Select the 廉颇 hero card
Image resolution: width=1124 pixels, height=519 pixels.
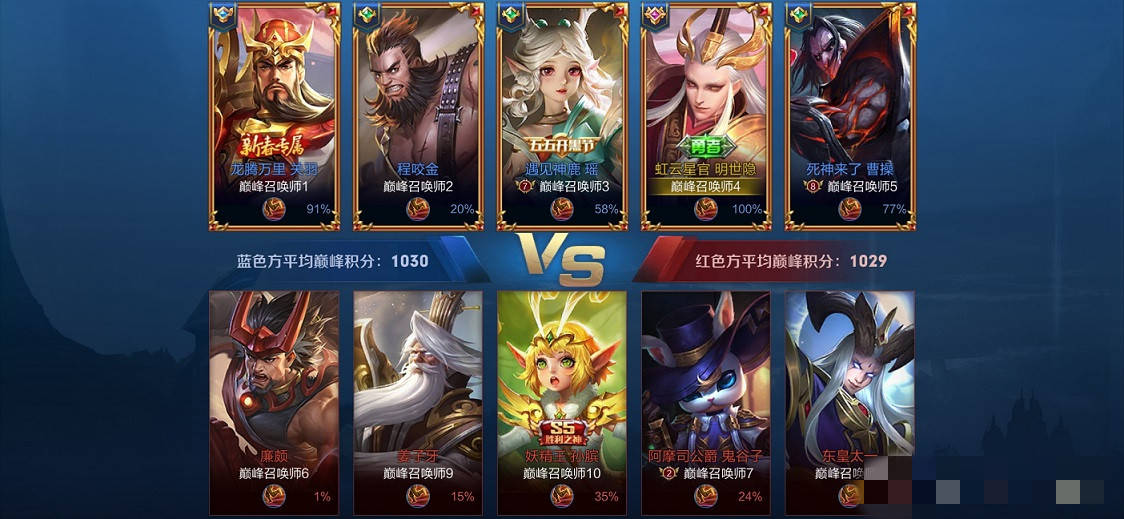coord(274,390)
